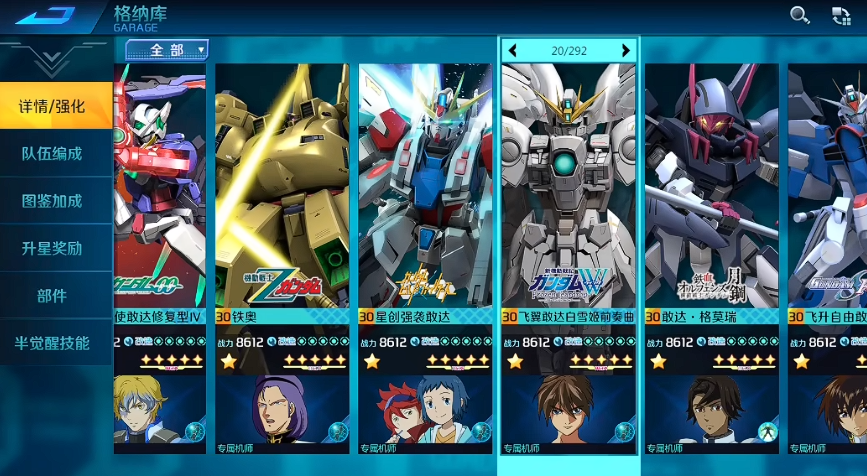Show the 部件 tab
Screen dimensions: 867x476
tap(54, 296)
